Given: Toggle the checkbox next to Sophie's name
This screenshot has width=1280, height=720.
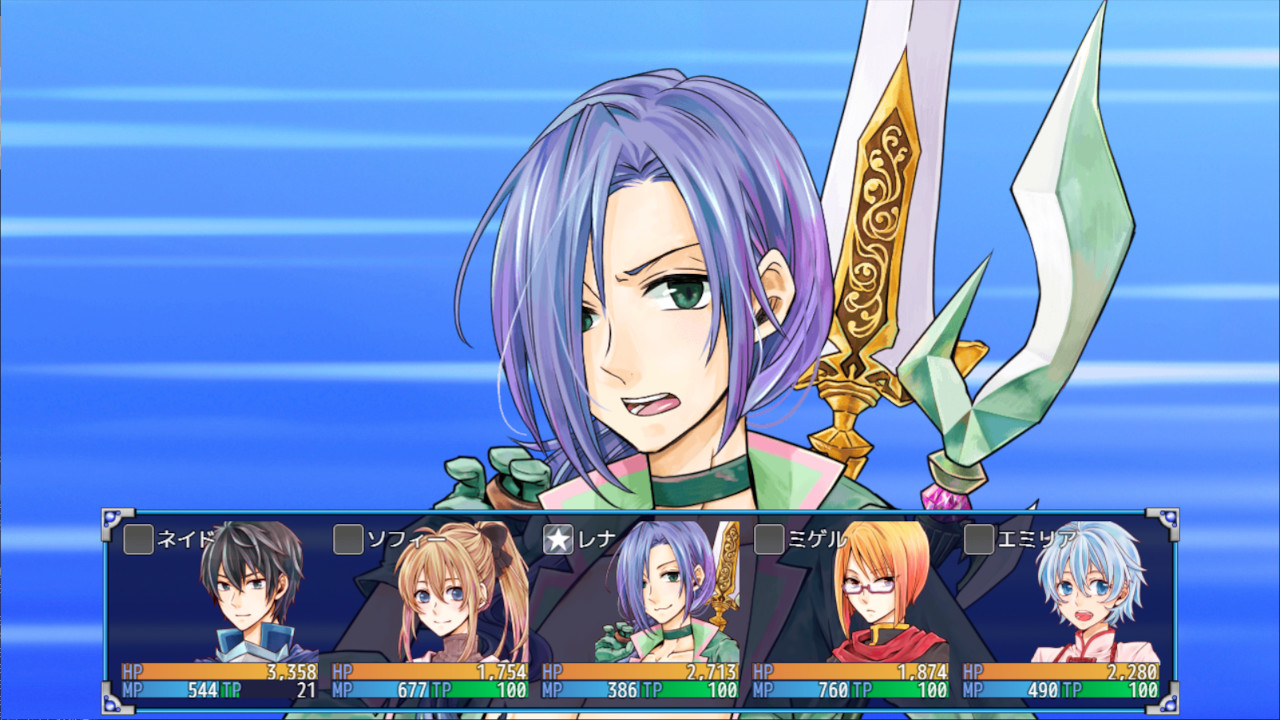Looking at the screenshot, I should [349, 540].
